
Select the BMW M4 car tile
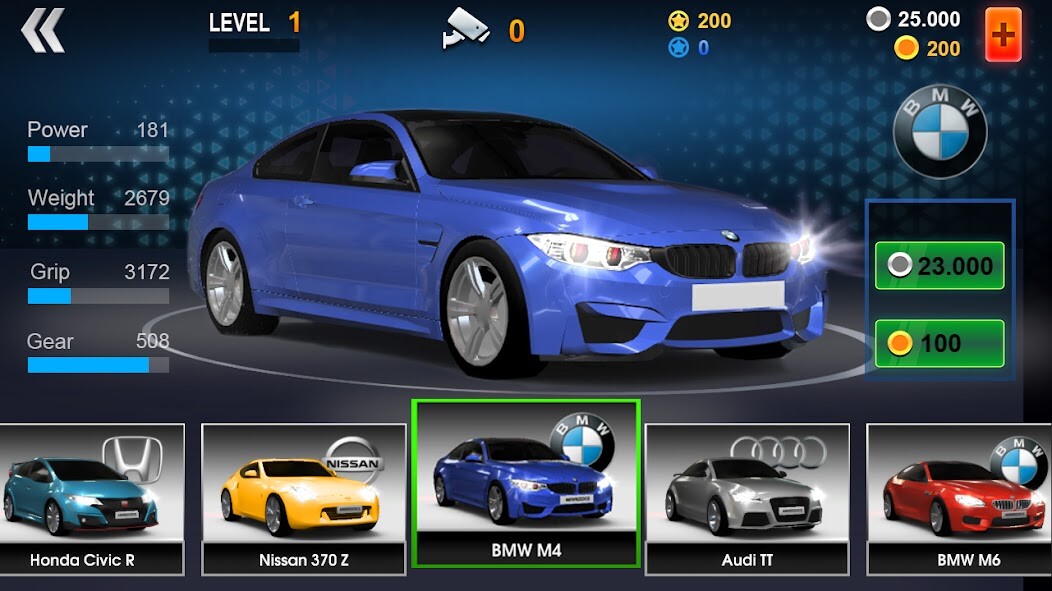point(526,482)
